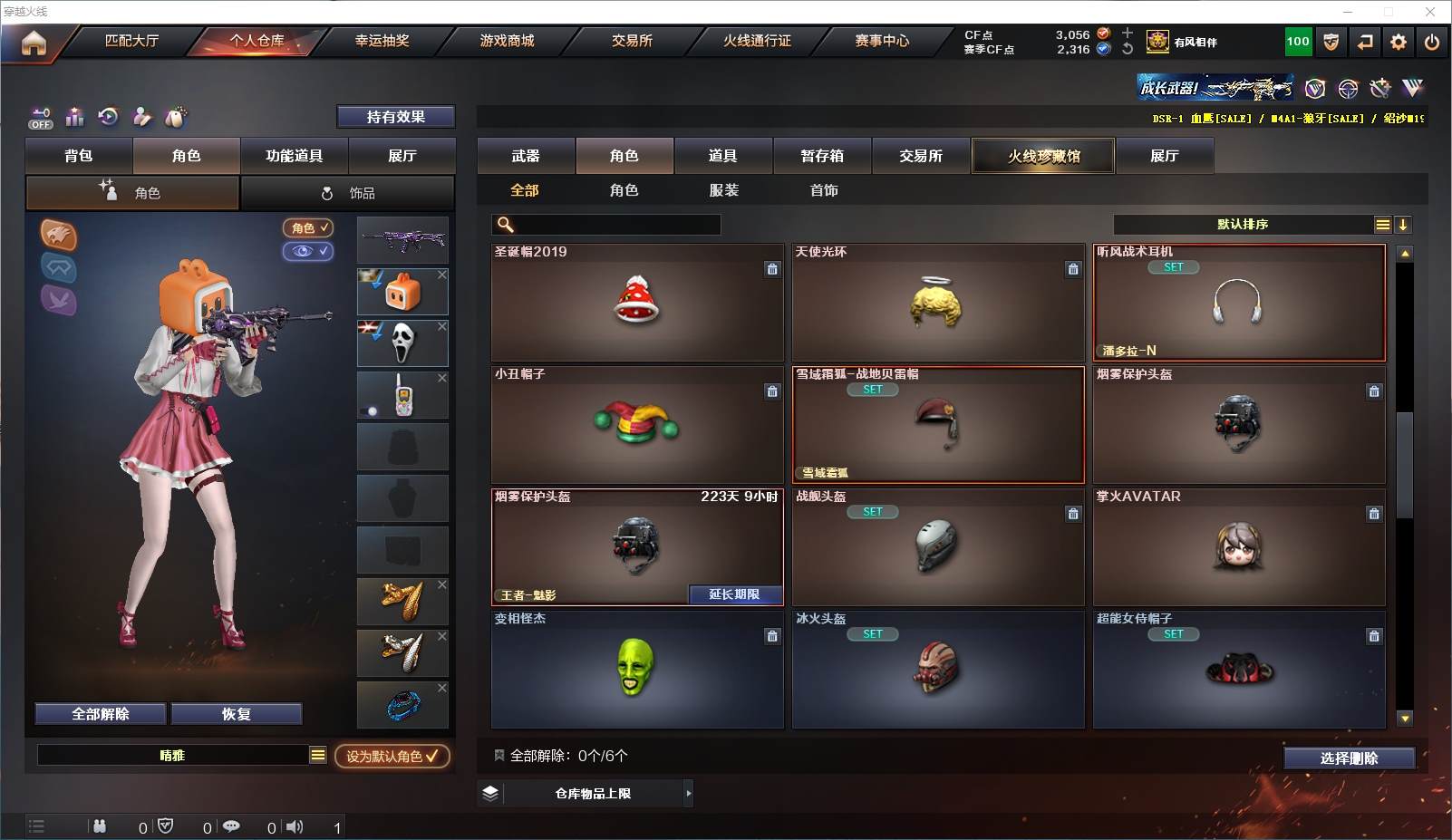Viewport: 1452px width, 840px height.
Task: Go to 匹配大厅 matchmaking lobby
Action: [x=131, y=41]
